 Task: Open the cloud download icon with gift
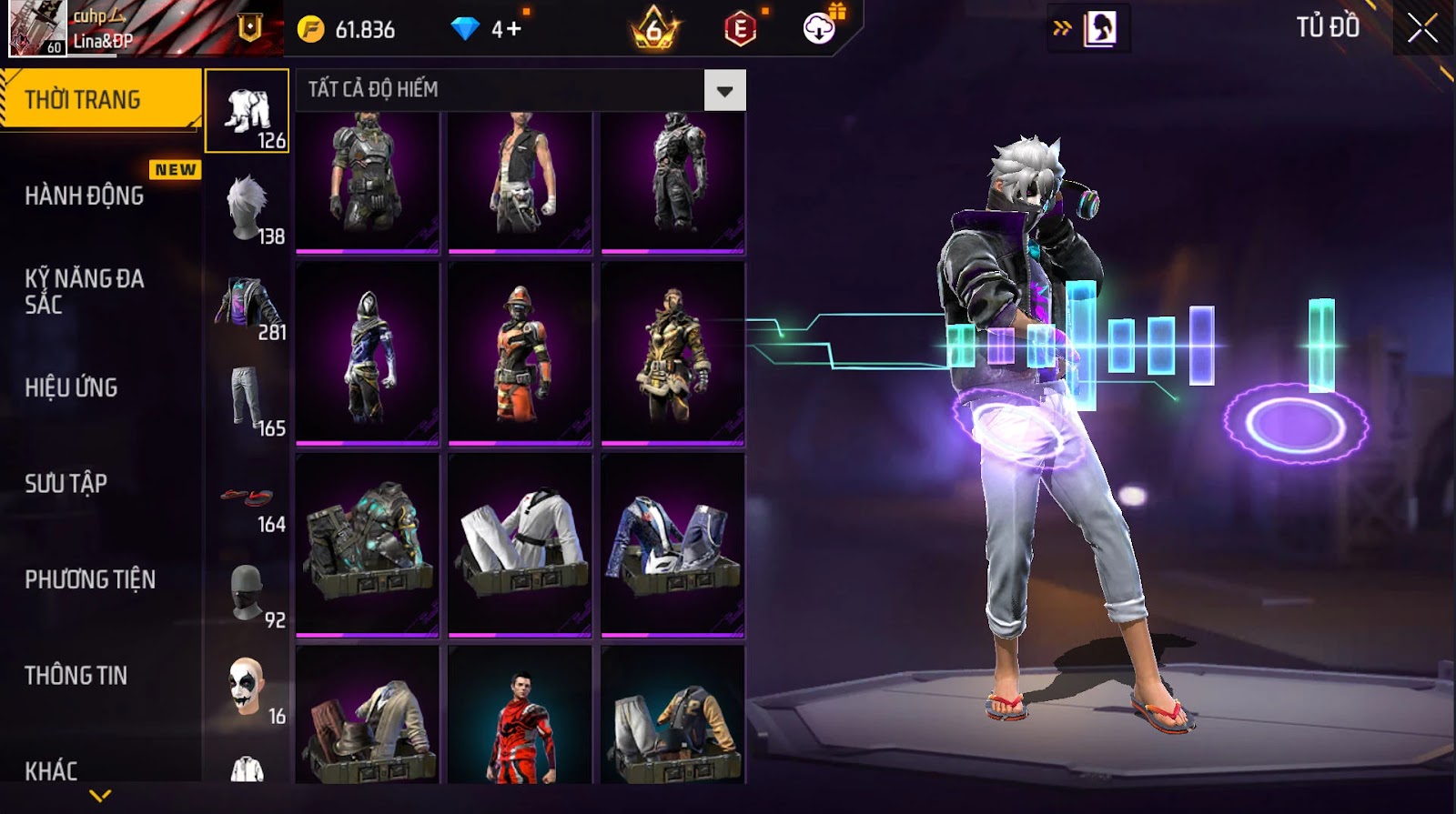coord(821,27)
